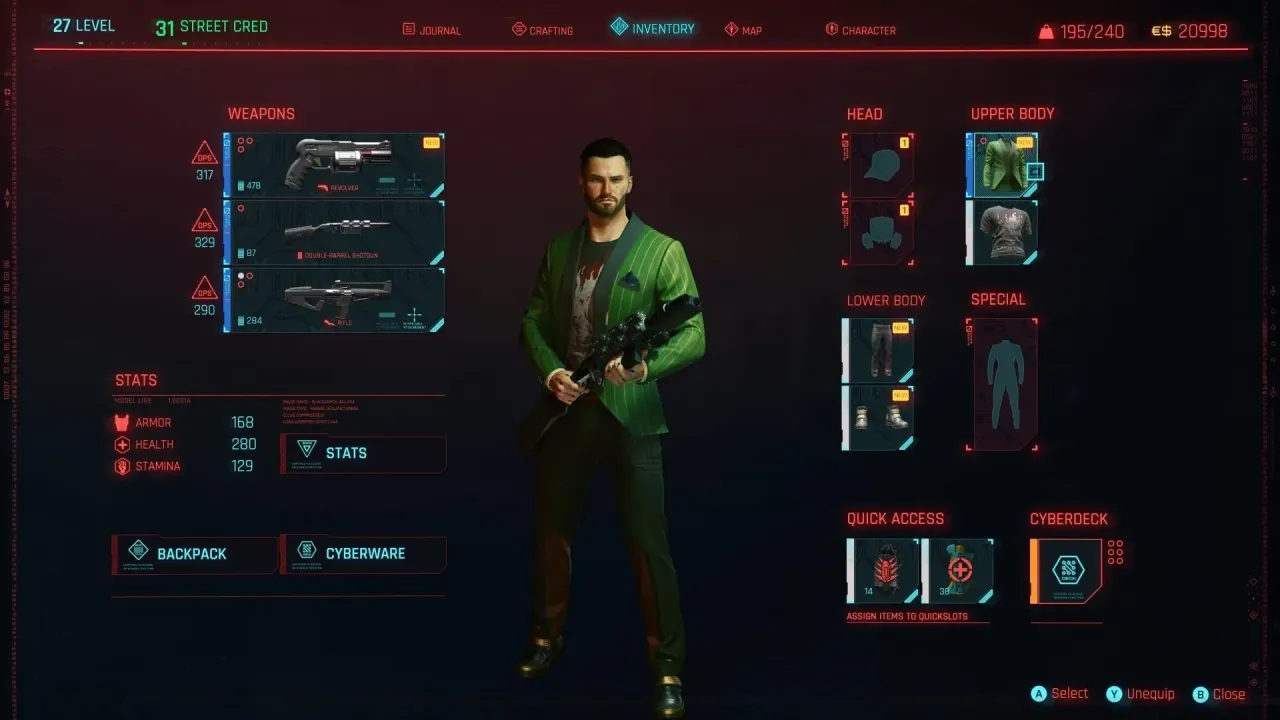Open the Cyberware screen
This screenshot has width=1280, height=720.
[363, 553]
